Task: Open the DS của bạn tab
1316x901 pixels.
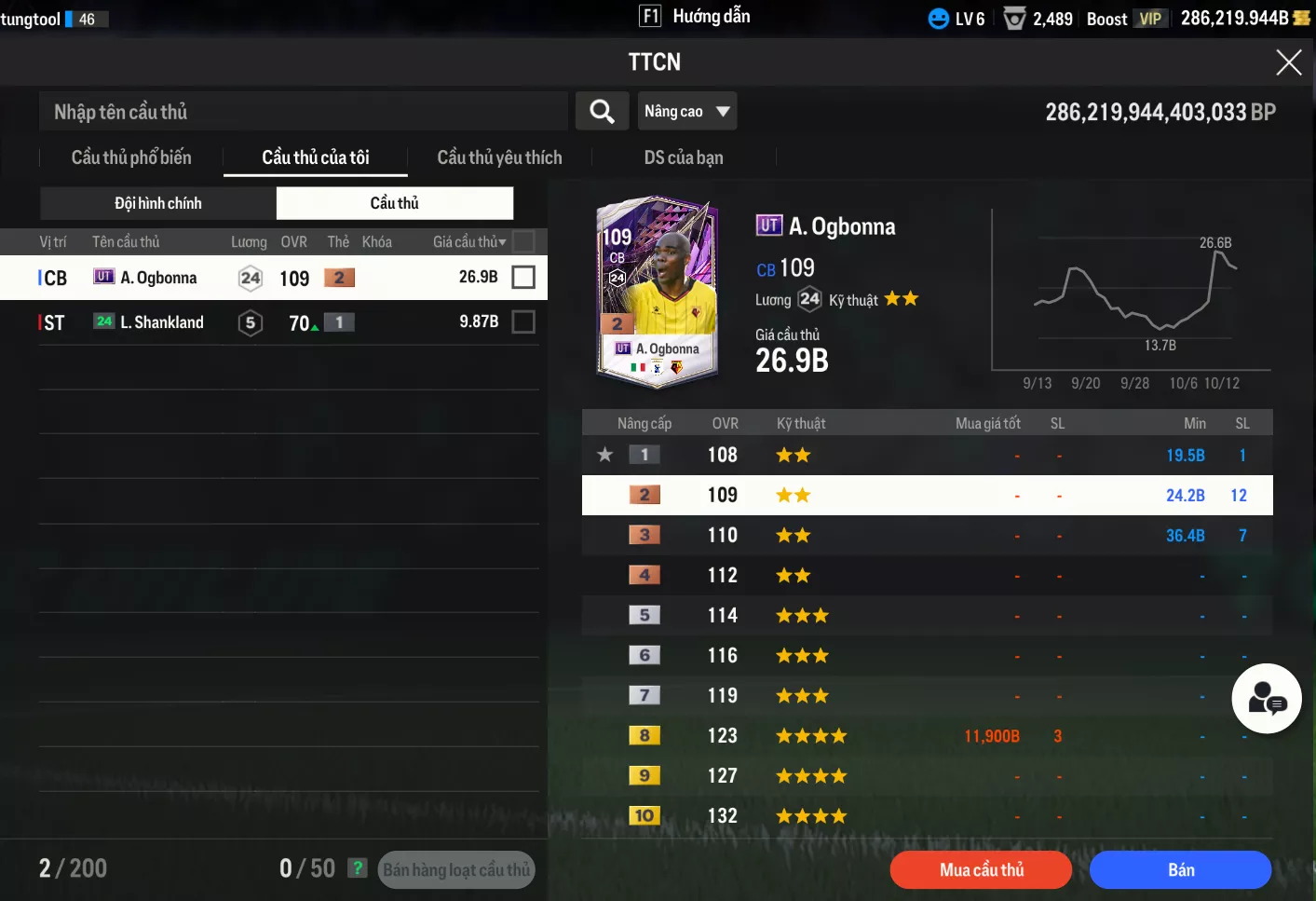Action: click(x=683, y=157)
